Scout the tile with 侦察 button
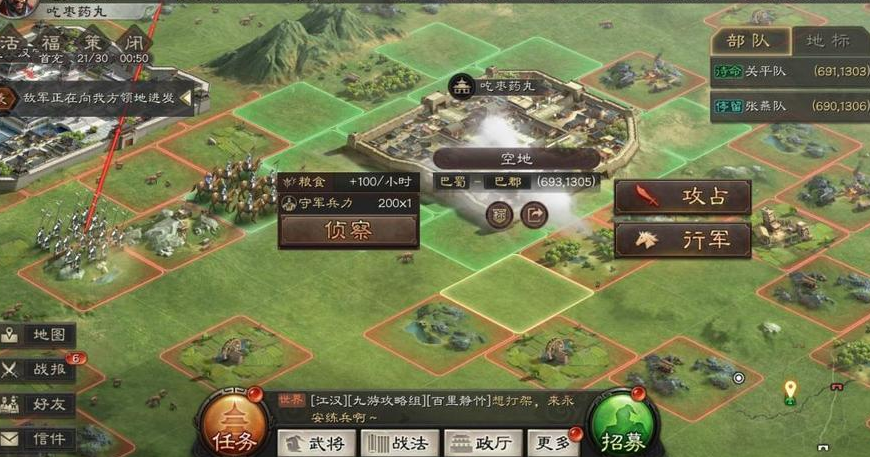 (x=348, y=230)
